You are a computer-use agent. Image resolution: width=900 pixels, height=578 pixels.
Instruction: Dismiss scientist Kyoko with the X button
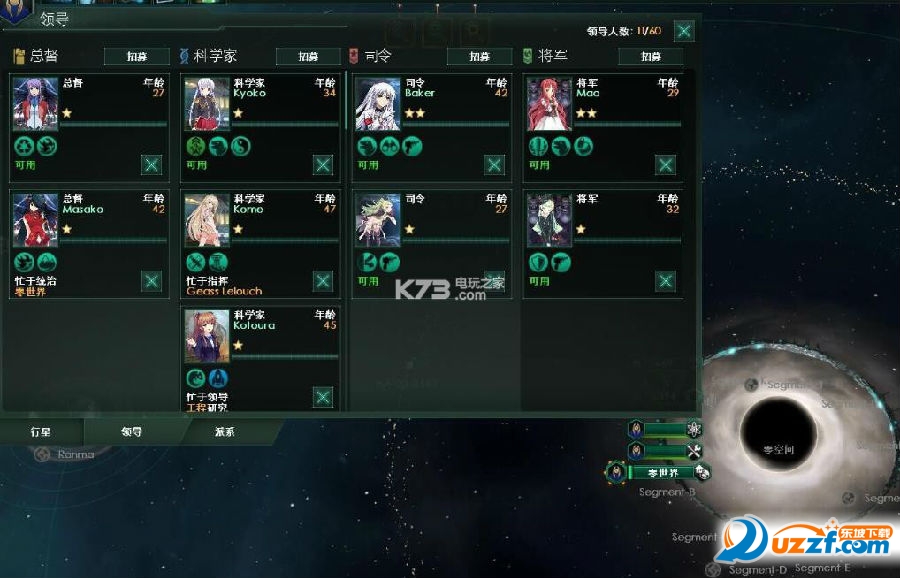pos(323,165)
